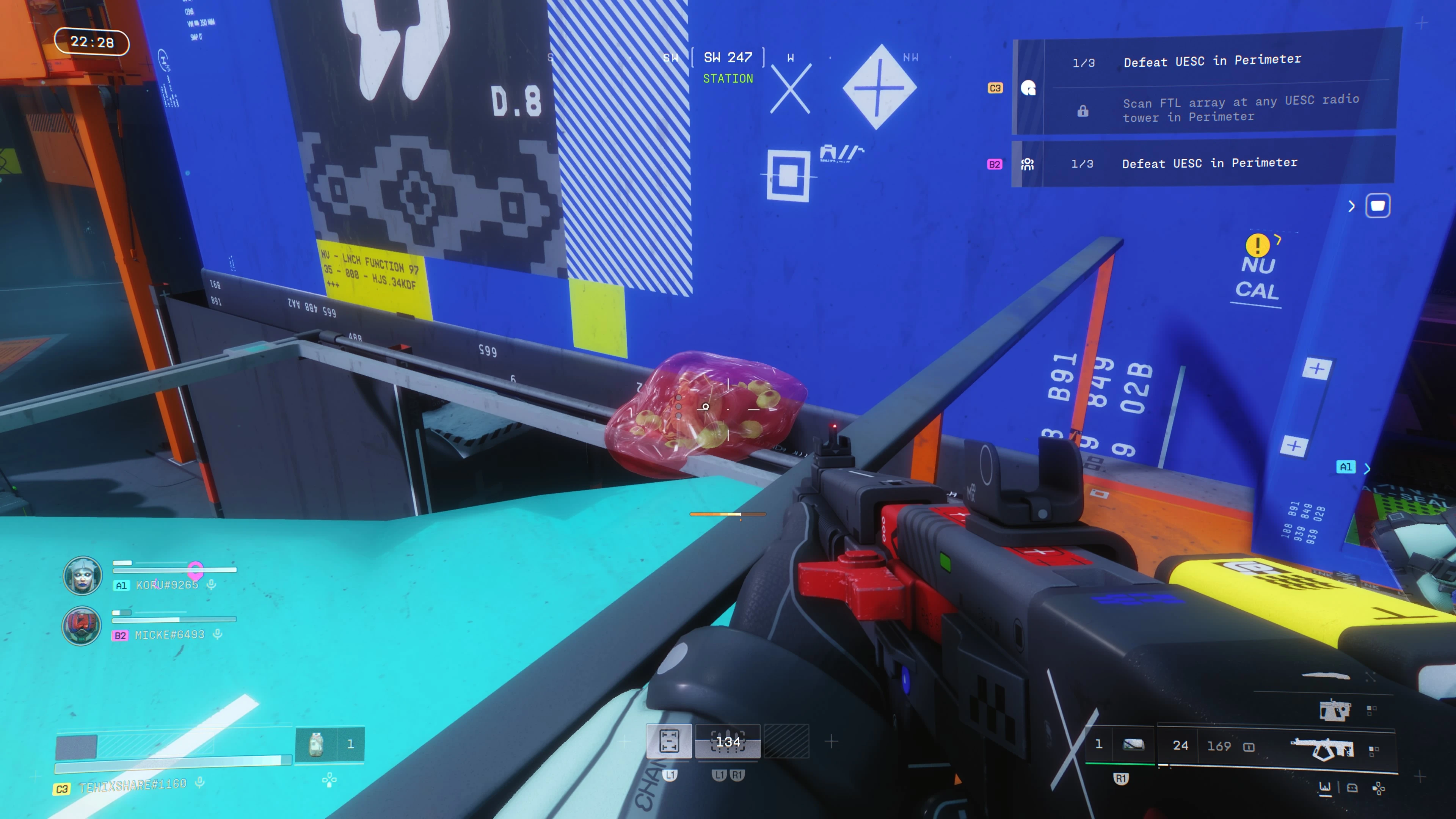Click the white icon below the objective tracker

(x=1378, y=206)
